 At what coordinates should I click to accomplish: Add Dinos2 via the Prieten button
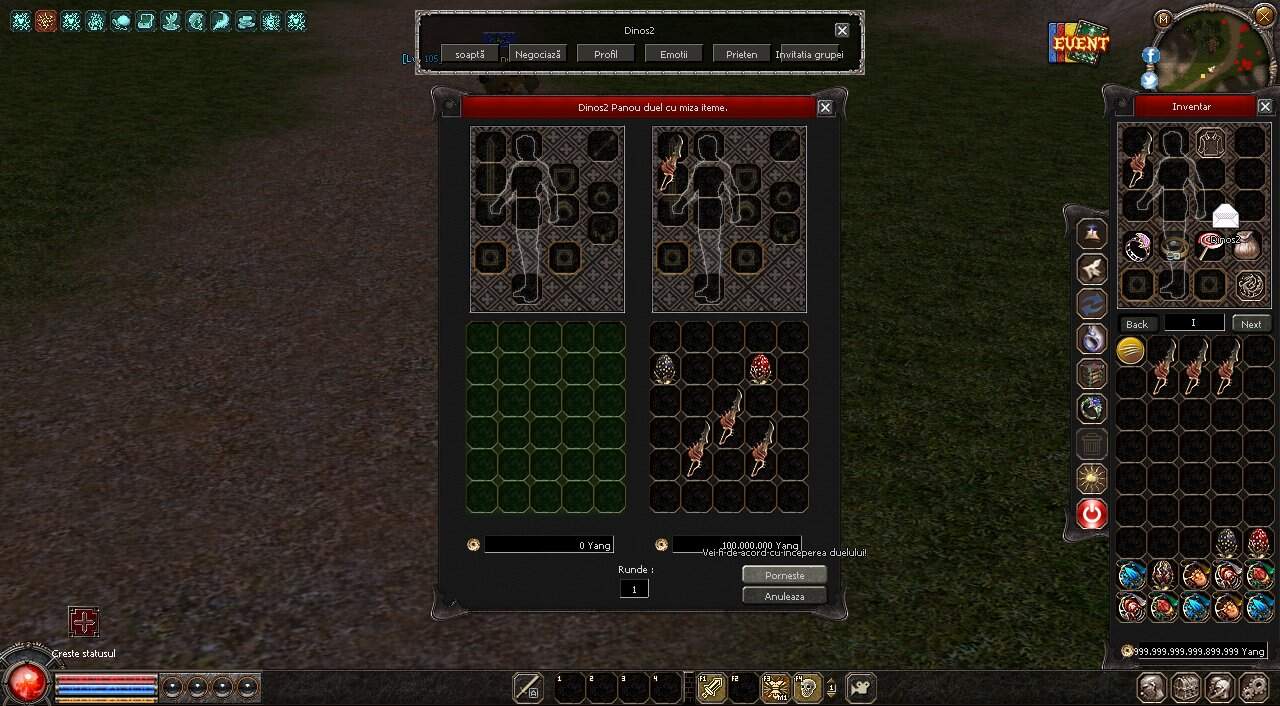coord(741,54)
